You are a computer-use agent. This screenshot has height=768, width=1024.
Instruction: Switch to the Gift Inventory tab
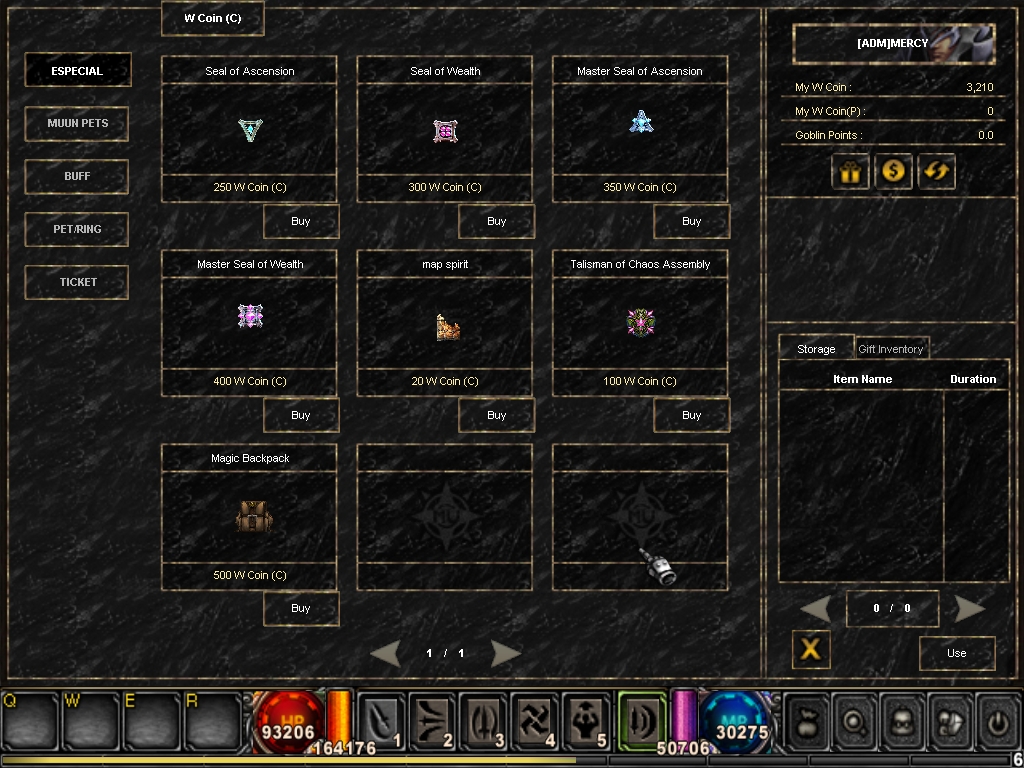tap(890, 349)
